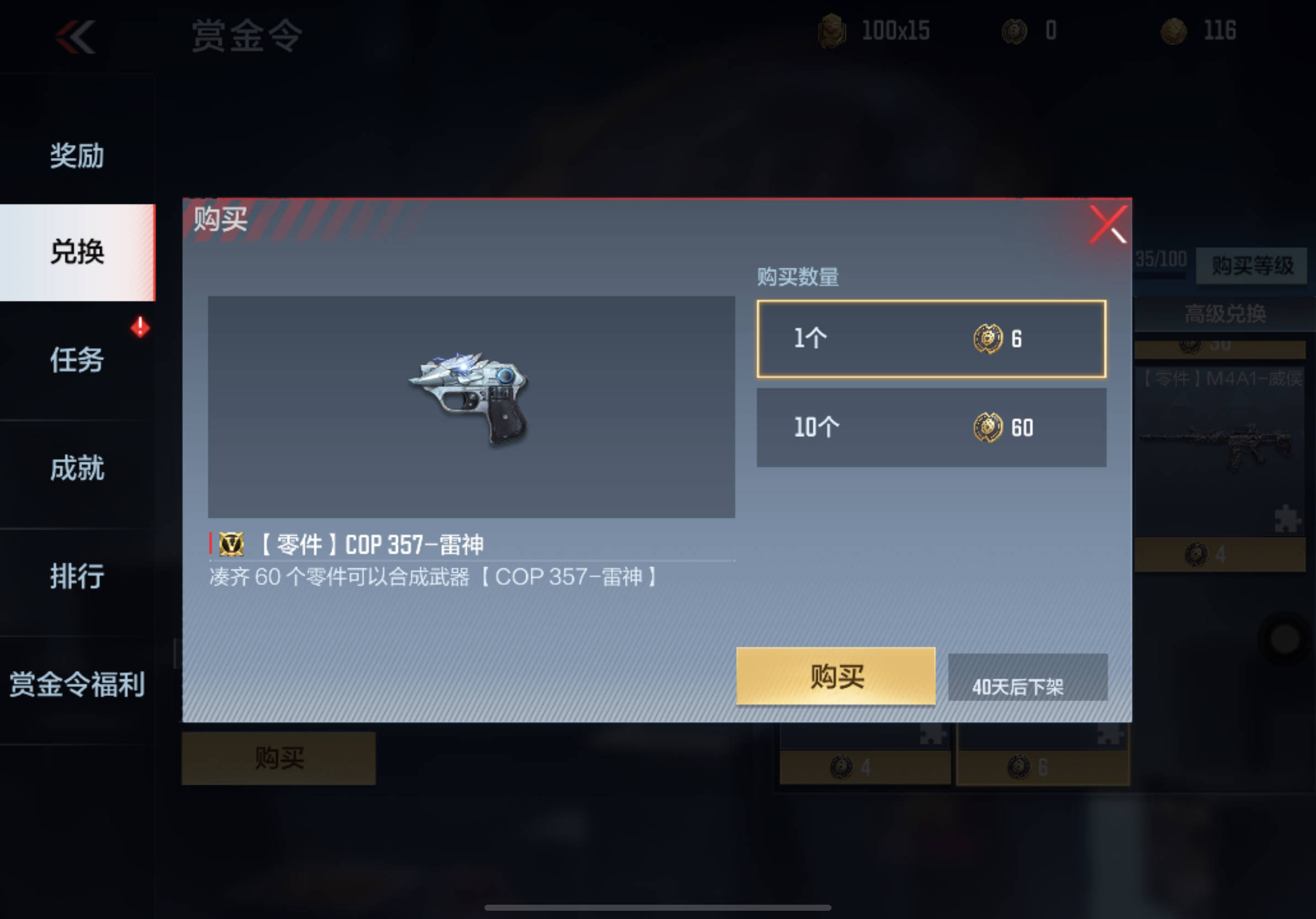Click the gold coin icon showing 116
This screenshot has width=1316, height=919.
[1173, 31]
